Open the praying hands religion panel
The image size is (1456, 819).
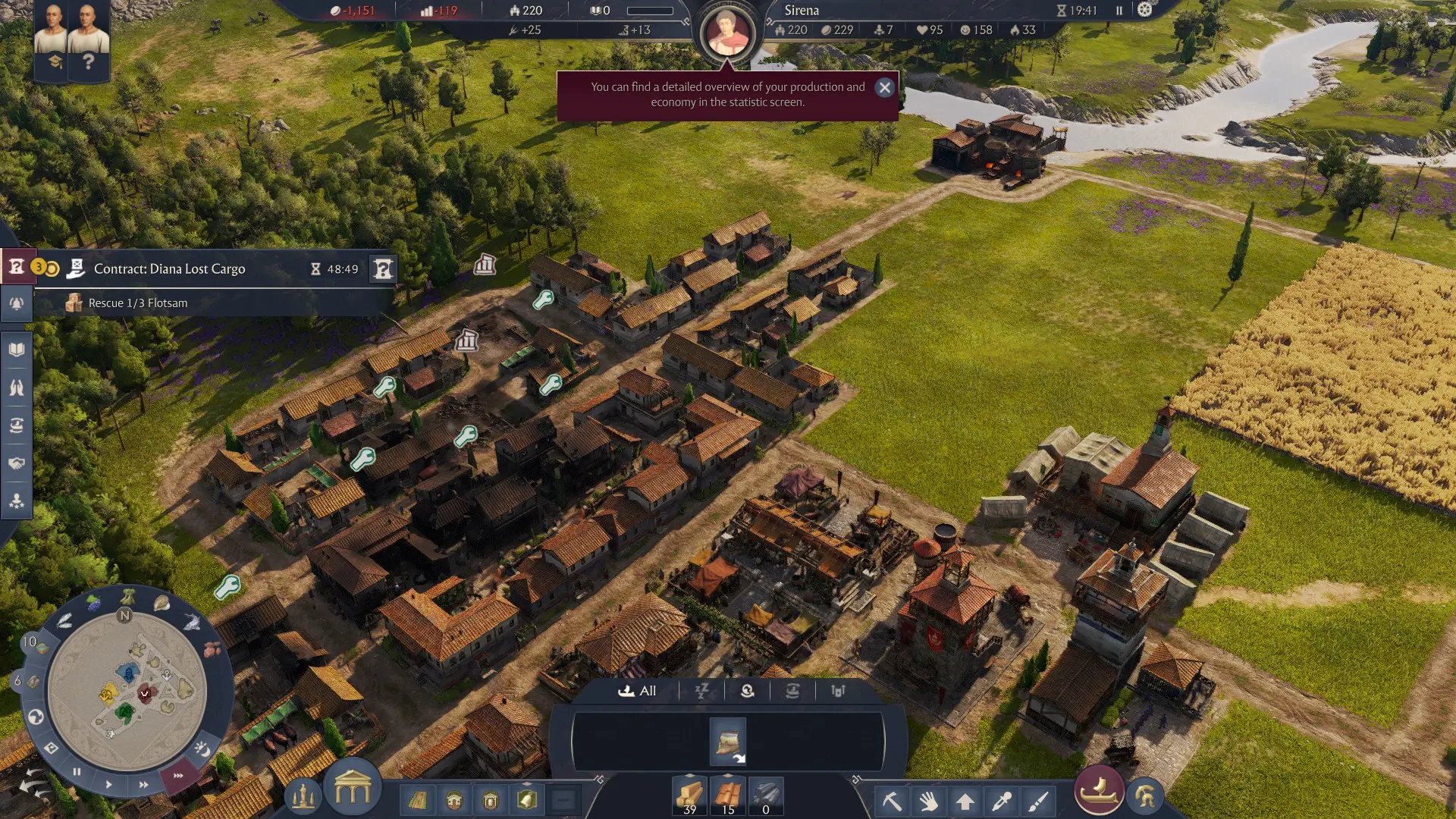(x=17, y=388)
